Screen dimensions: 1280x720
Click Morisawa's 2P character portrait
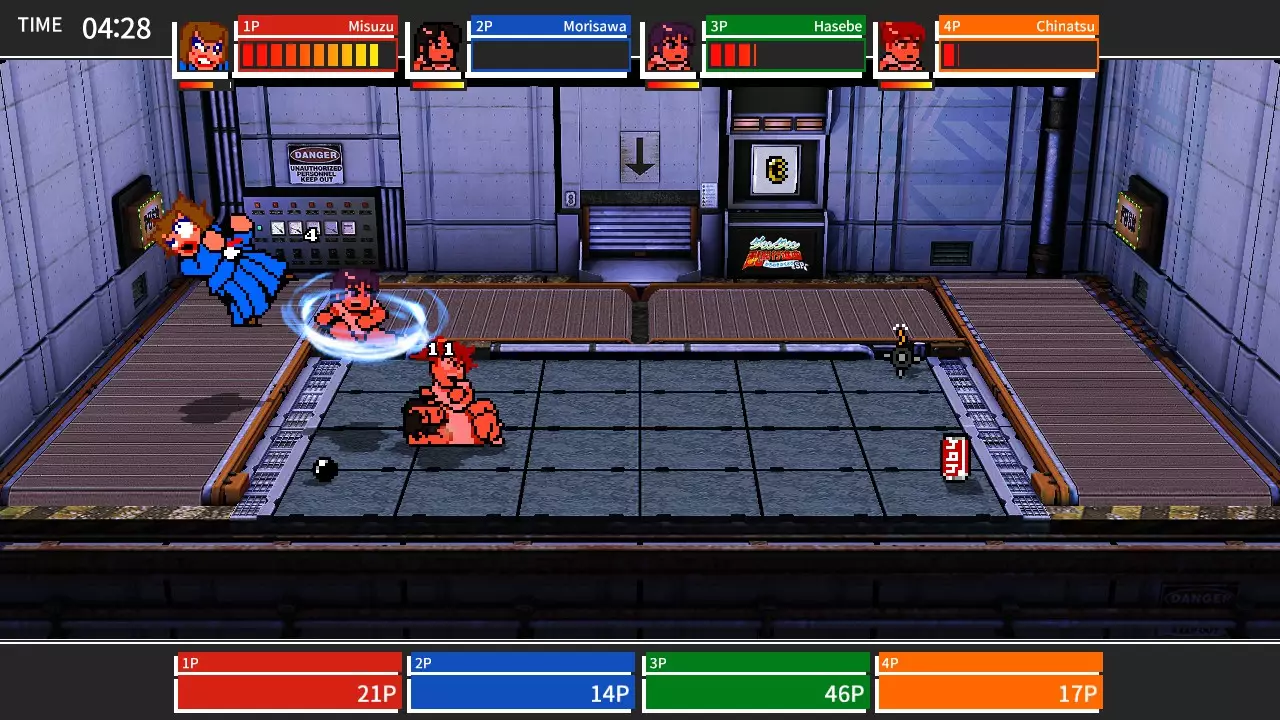pos(437,45)
